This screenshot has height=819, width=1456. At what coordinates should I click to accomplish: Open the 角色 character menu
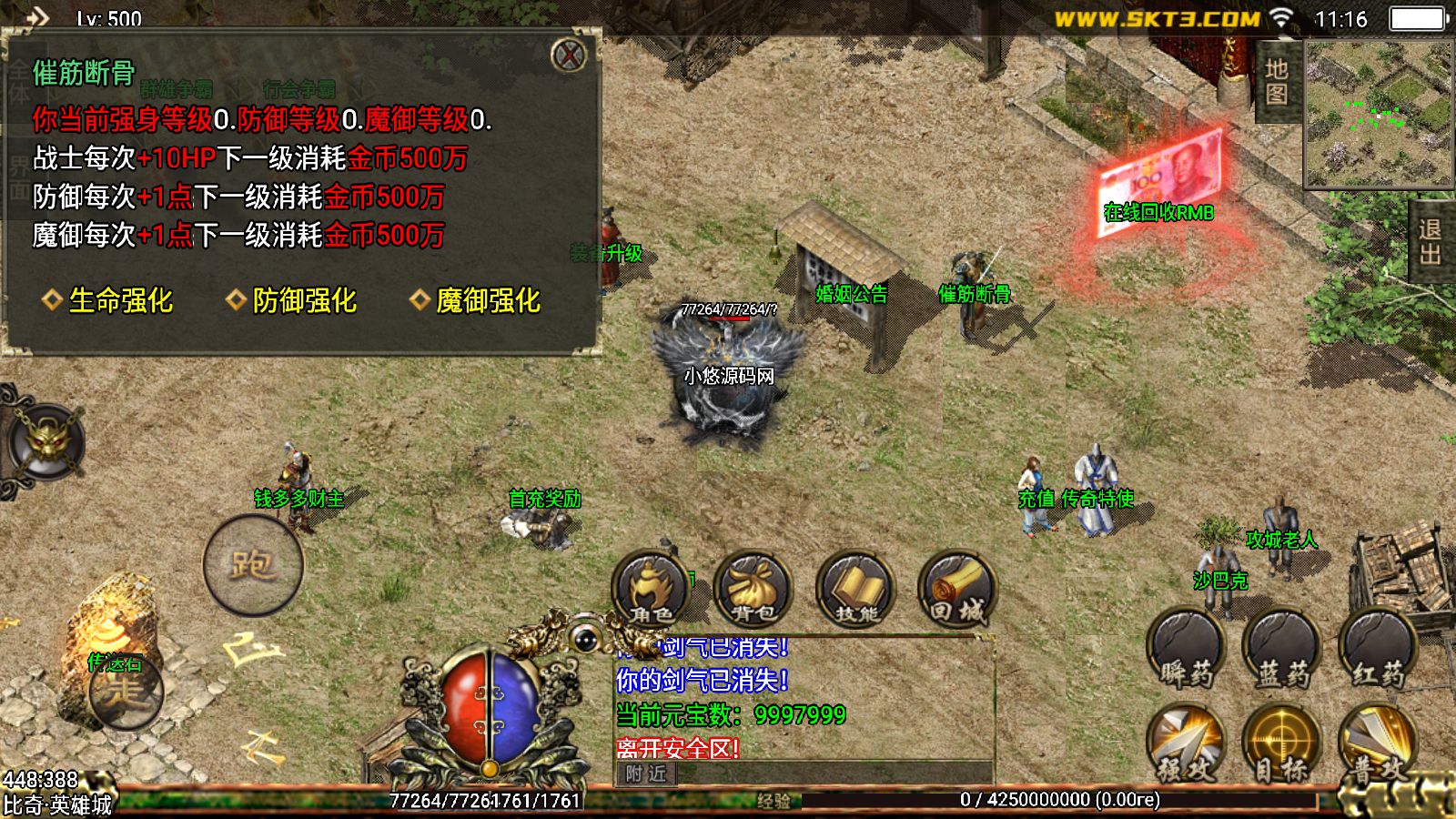650,589
